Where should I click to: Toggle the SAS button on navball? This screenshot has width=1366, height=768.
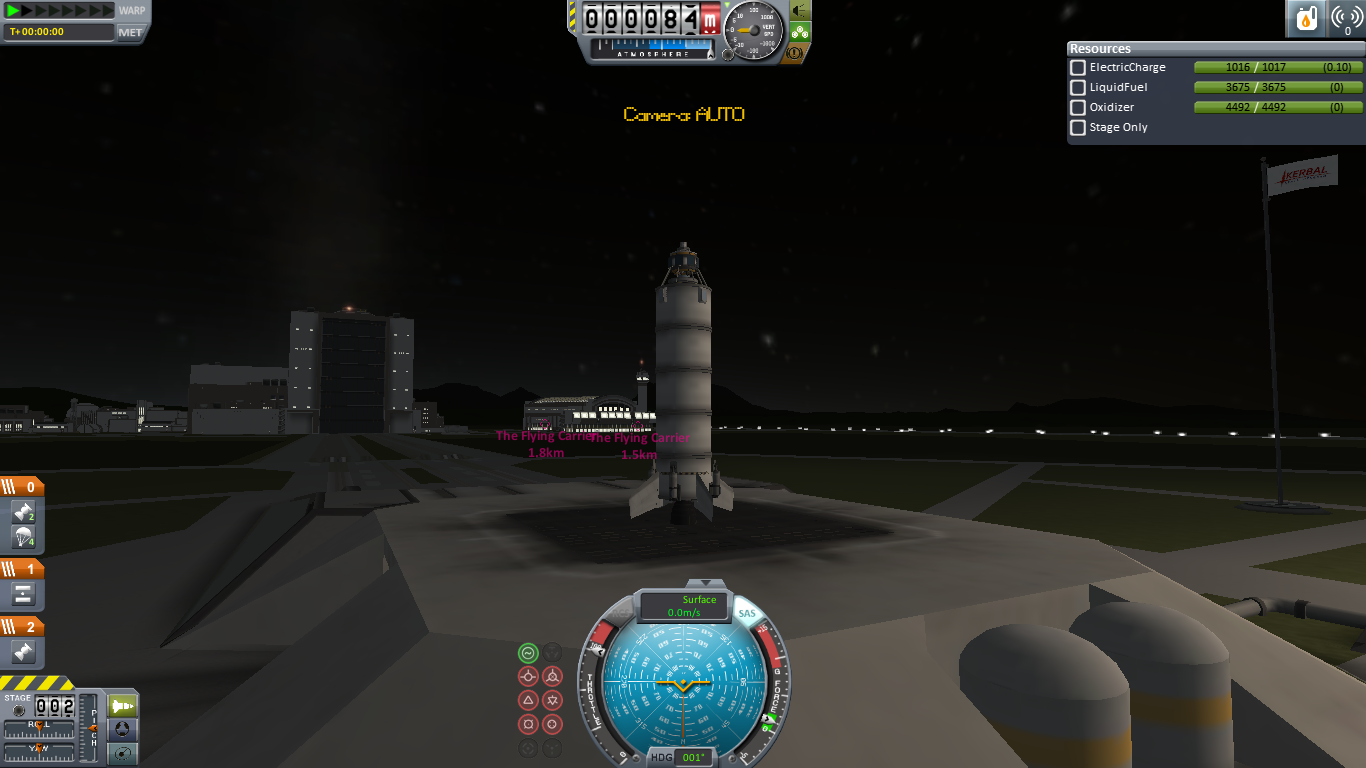[x=746, y=613]
